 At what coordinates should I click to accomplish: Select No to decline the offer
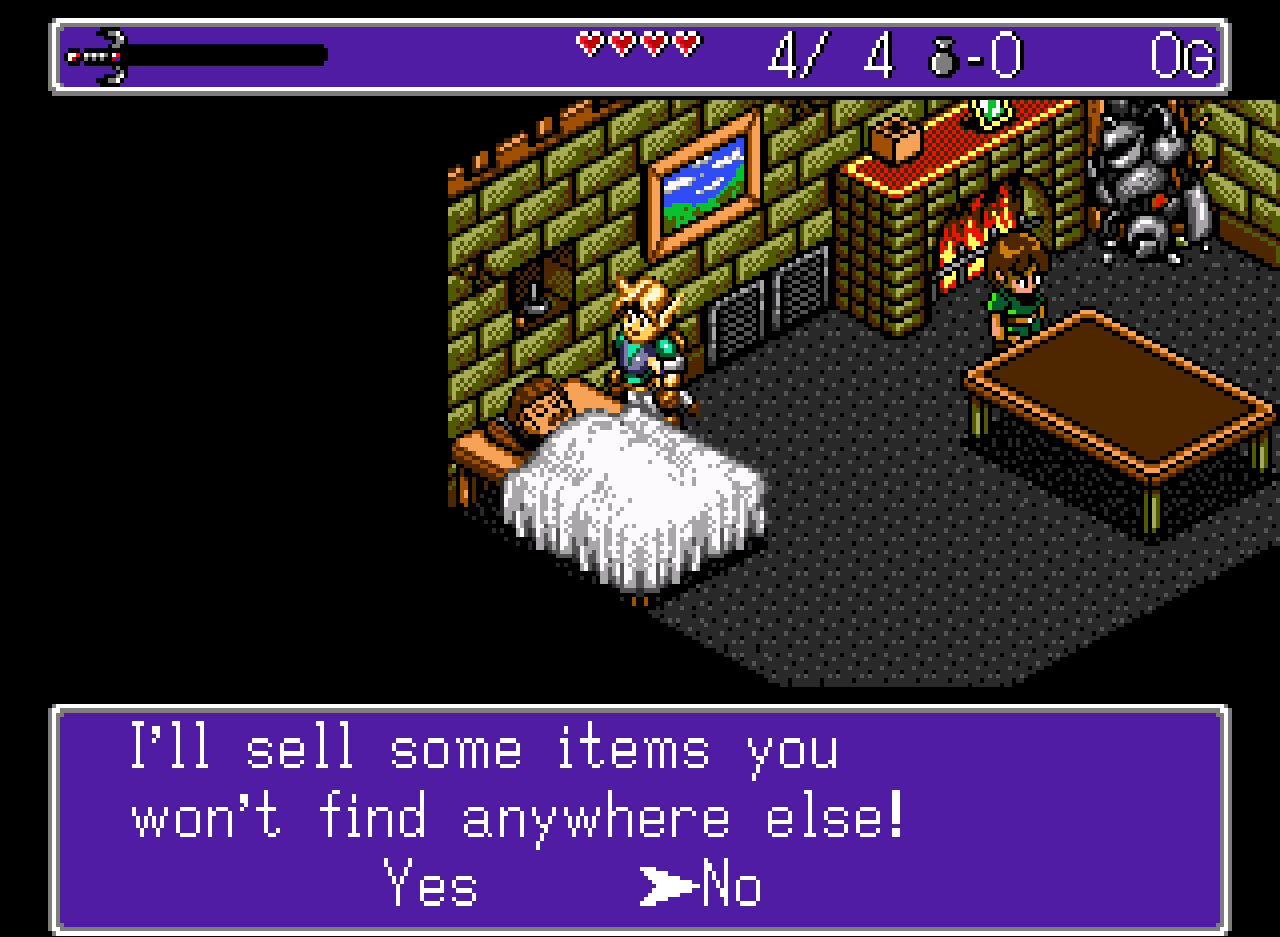(x=731, y=884)
